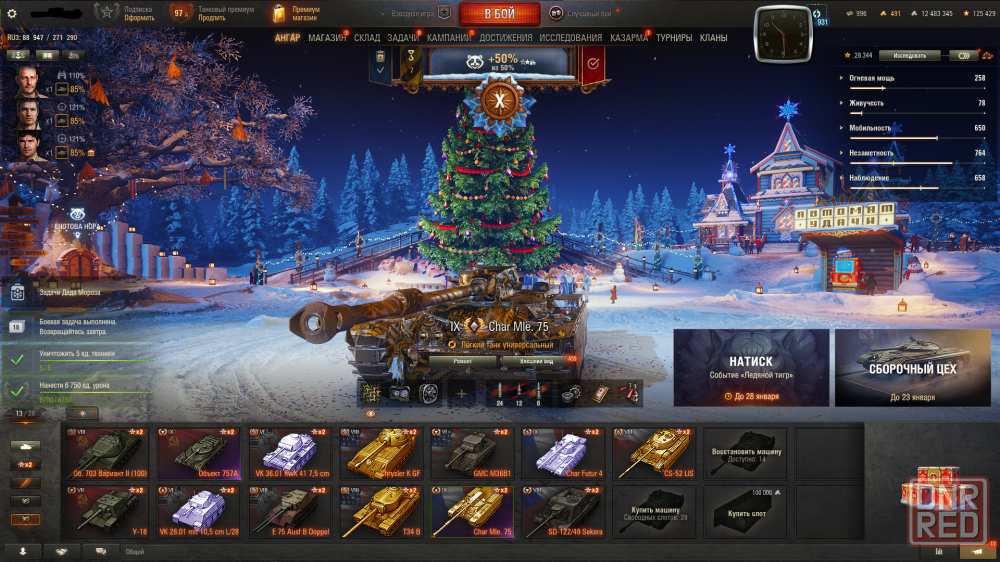Open the СБОРОЧНЫЙ ЦЕХ banner
The width and height of the screenshot is (1000, 562).
tap(912, 368)
